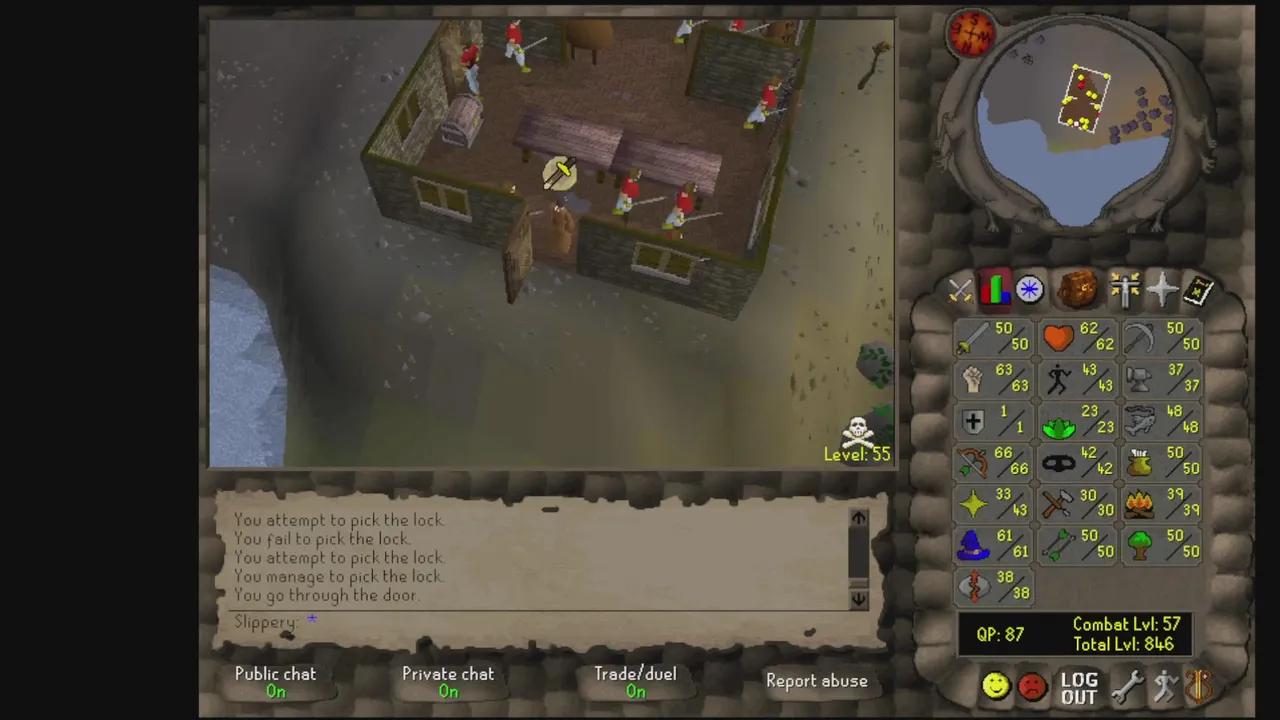The width and height of the screenshot is (1280, 720).
Task: Open the Emotes panel
Action: pyautogui.click(x=1164, y=685)
